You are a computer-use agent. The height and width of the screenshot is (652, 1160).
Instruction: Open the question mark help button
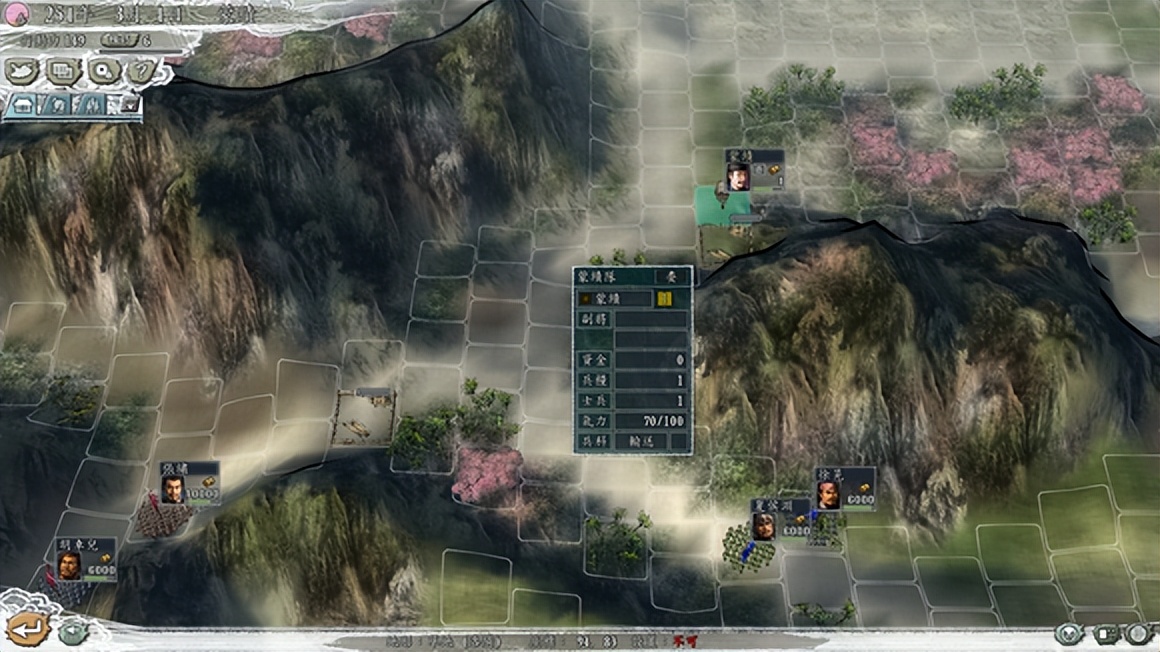pos(143,70)
